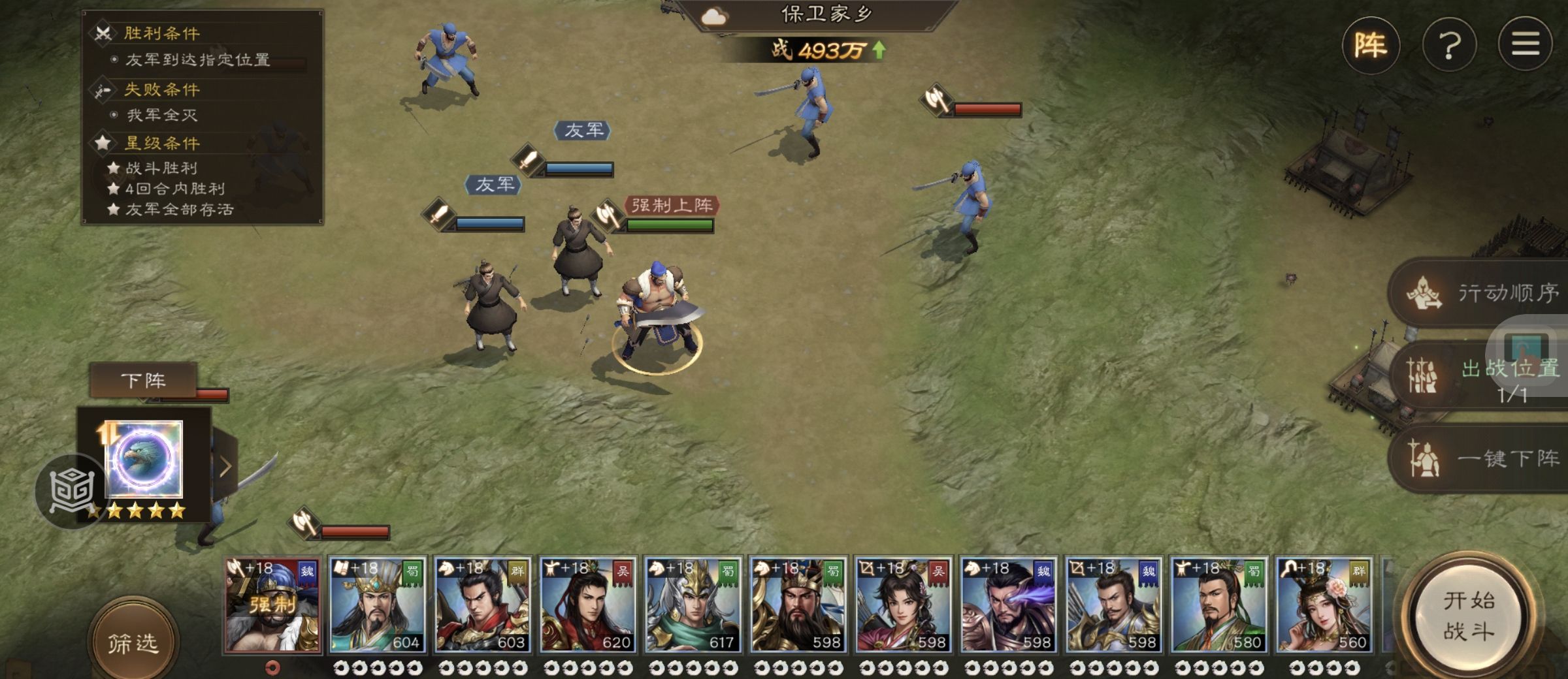Screen dimensions: 1568x679
Task: Open the 筛选 filter button
Action: 133,642
